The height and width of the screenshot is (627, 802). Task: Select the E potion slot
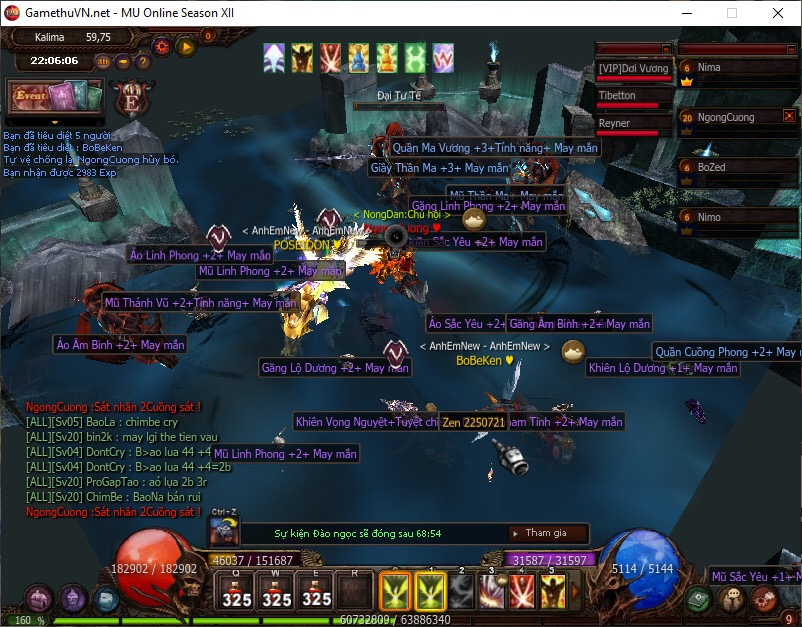coord(316,592)
